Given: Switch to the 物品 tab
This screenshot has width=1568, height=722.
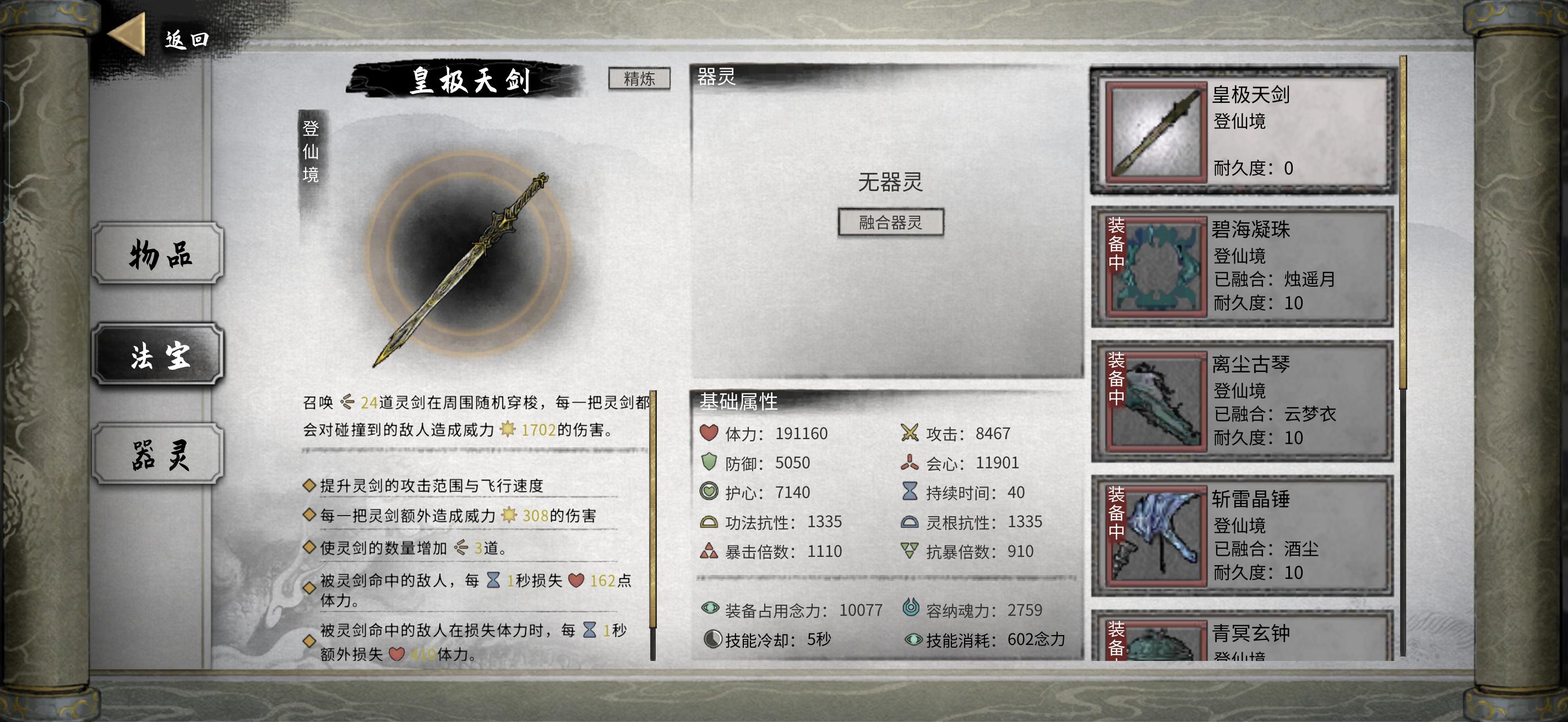Looking at the screenshot, I should (x=157, y=254).
